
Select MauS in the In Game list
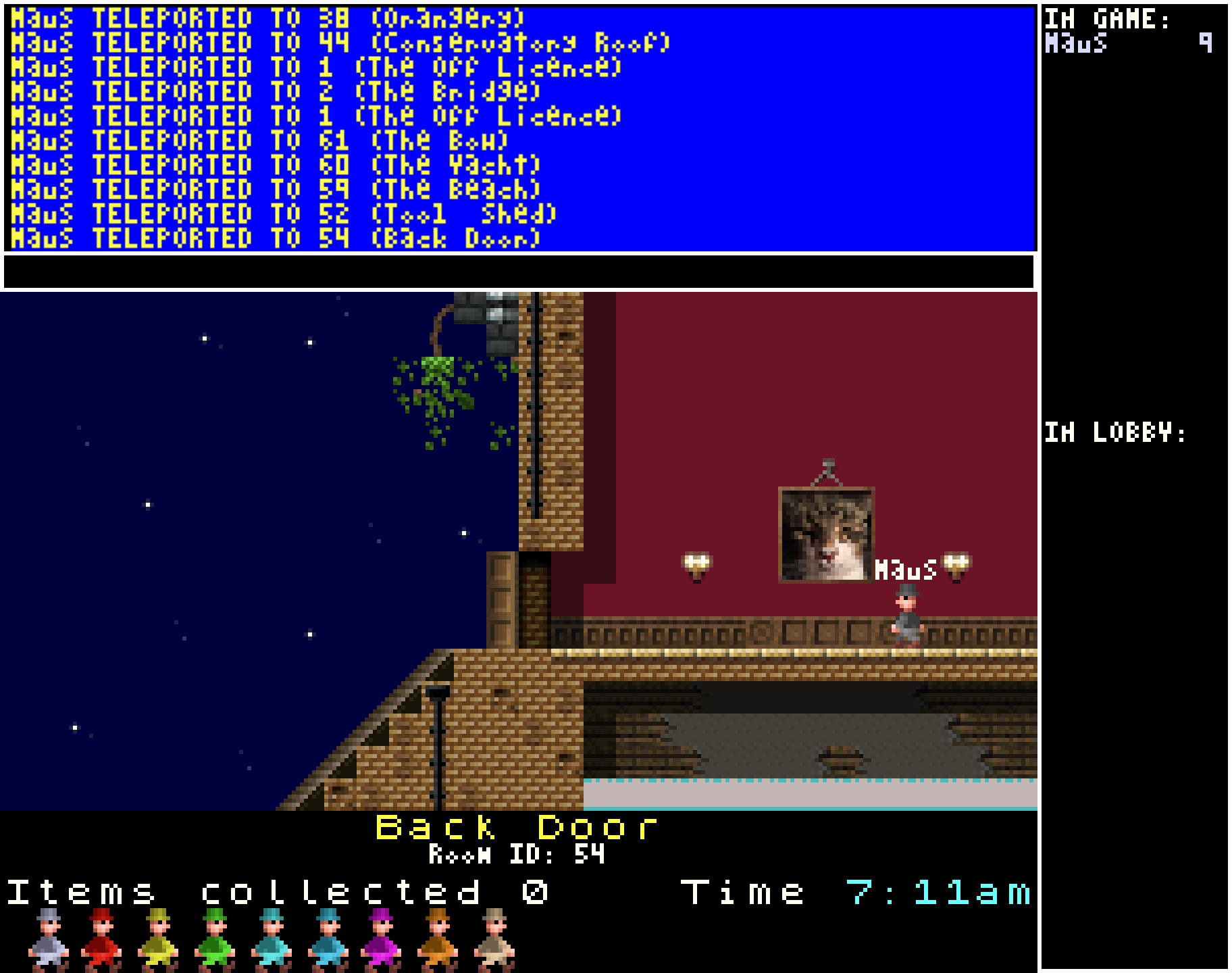1076,44
